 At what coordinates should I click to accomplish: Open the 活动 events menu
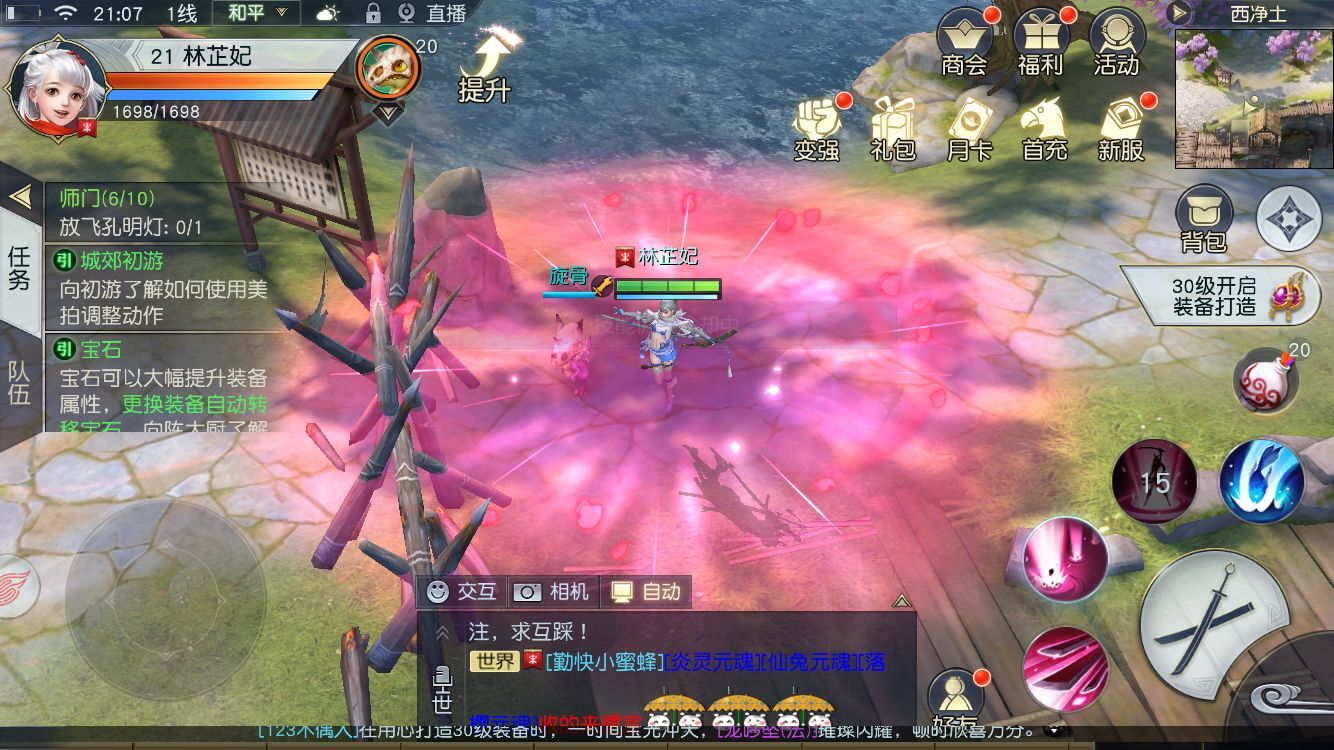point(1116,43)
